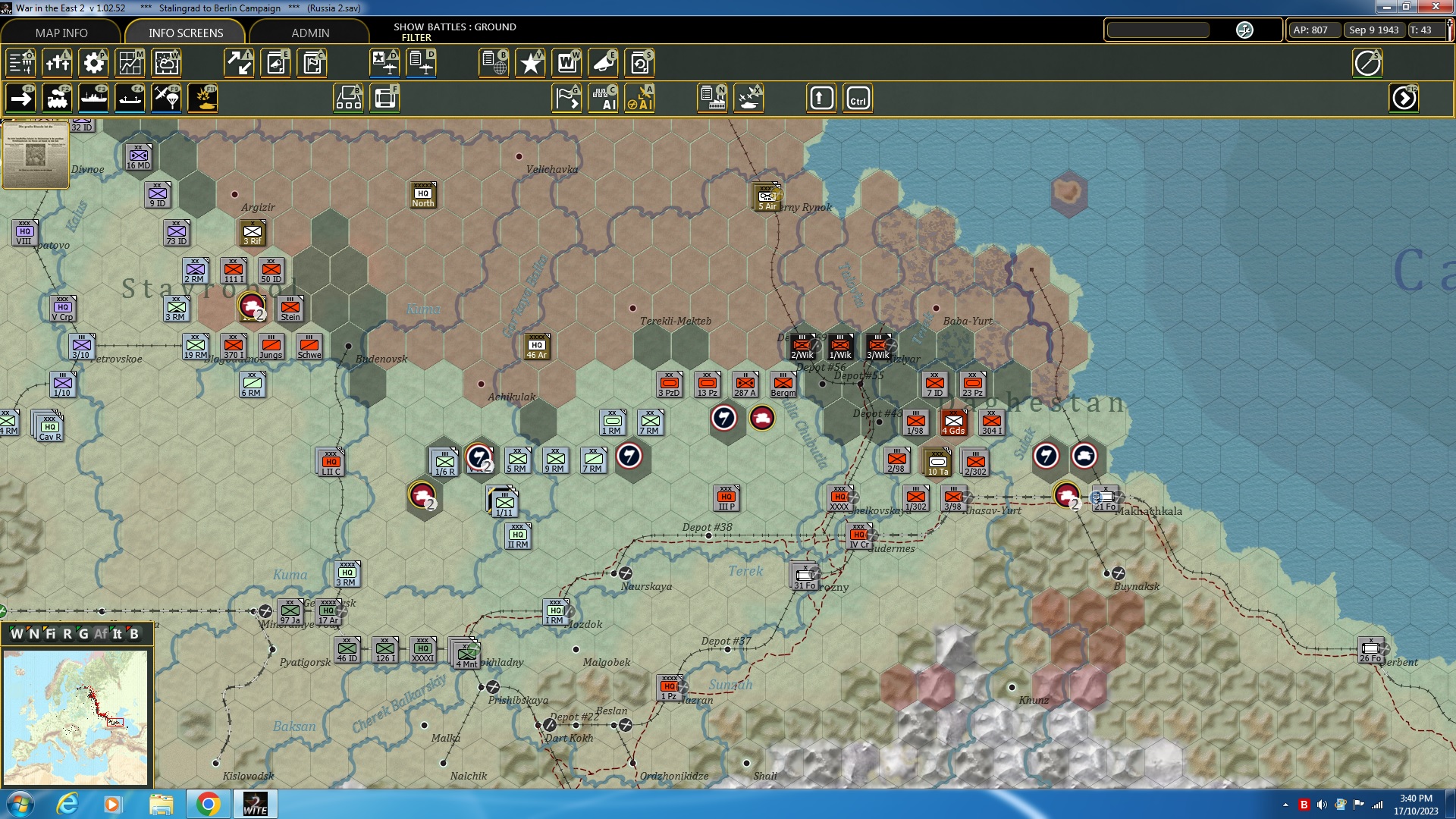Image resolution: width=1456 pixels, height=819 pixels.
Task: Switch to the MAP INFO tab
Action: coord(61,33)
